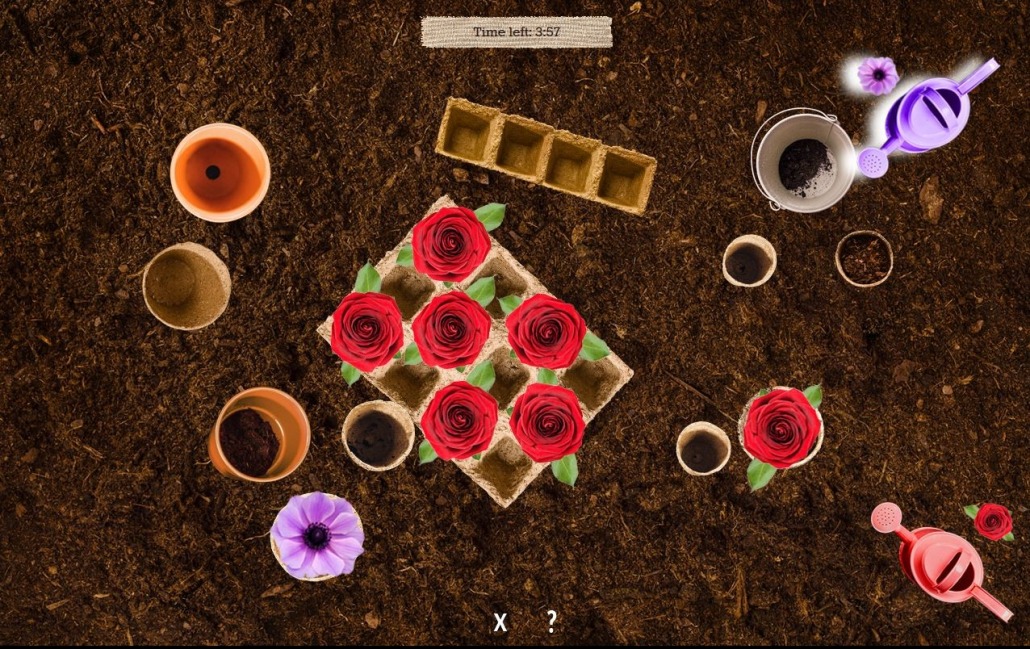Select the topmost rose in the diamond tray
Screen dimensions: 1030x649
[451, 244]
